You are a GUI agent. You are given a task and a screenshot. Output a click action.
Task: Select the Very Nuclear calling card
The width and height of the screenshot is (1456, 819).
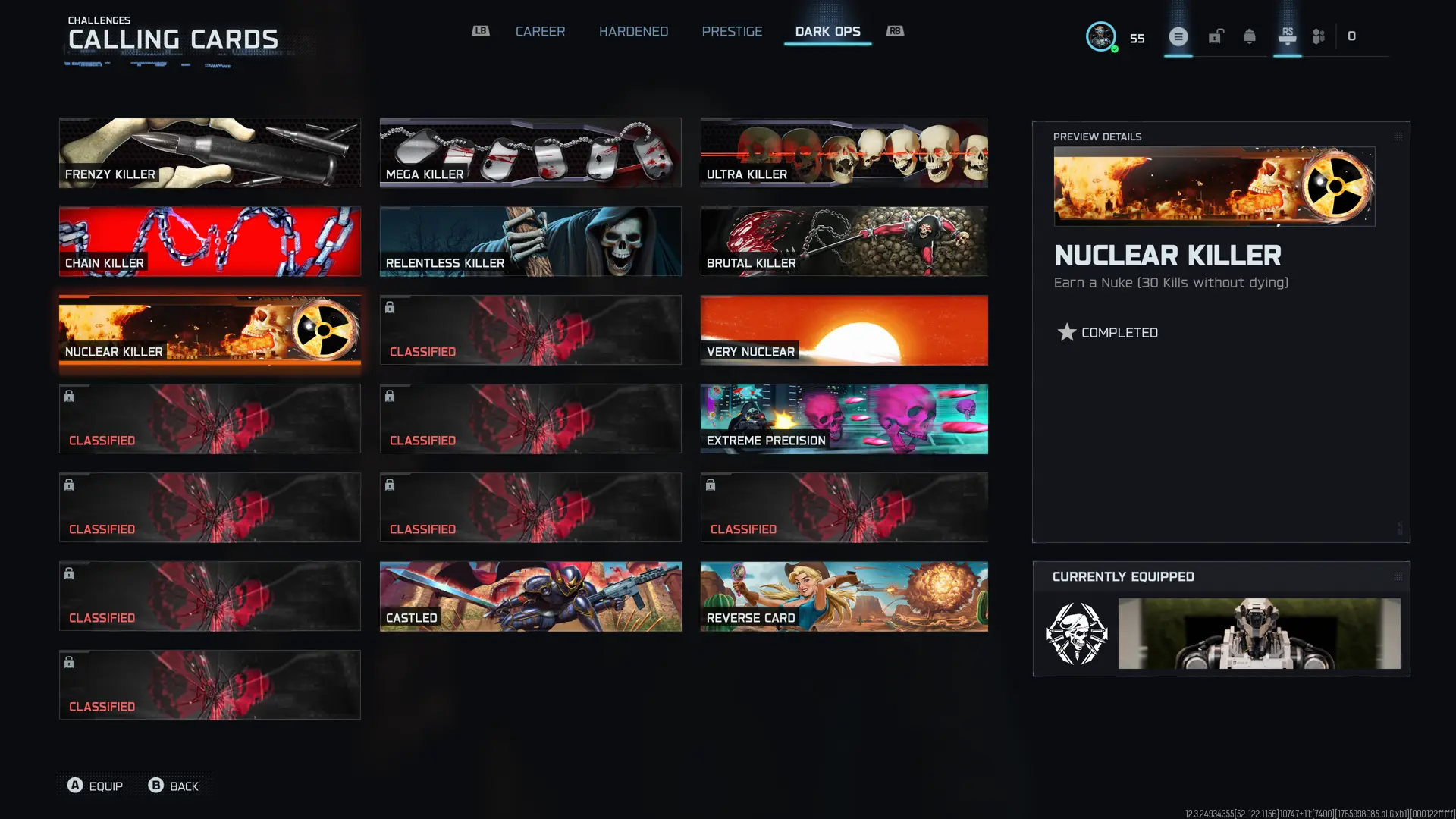[843, 330]
